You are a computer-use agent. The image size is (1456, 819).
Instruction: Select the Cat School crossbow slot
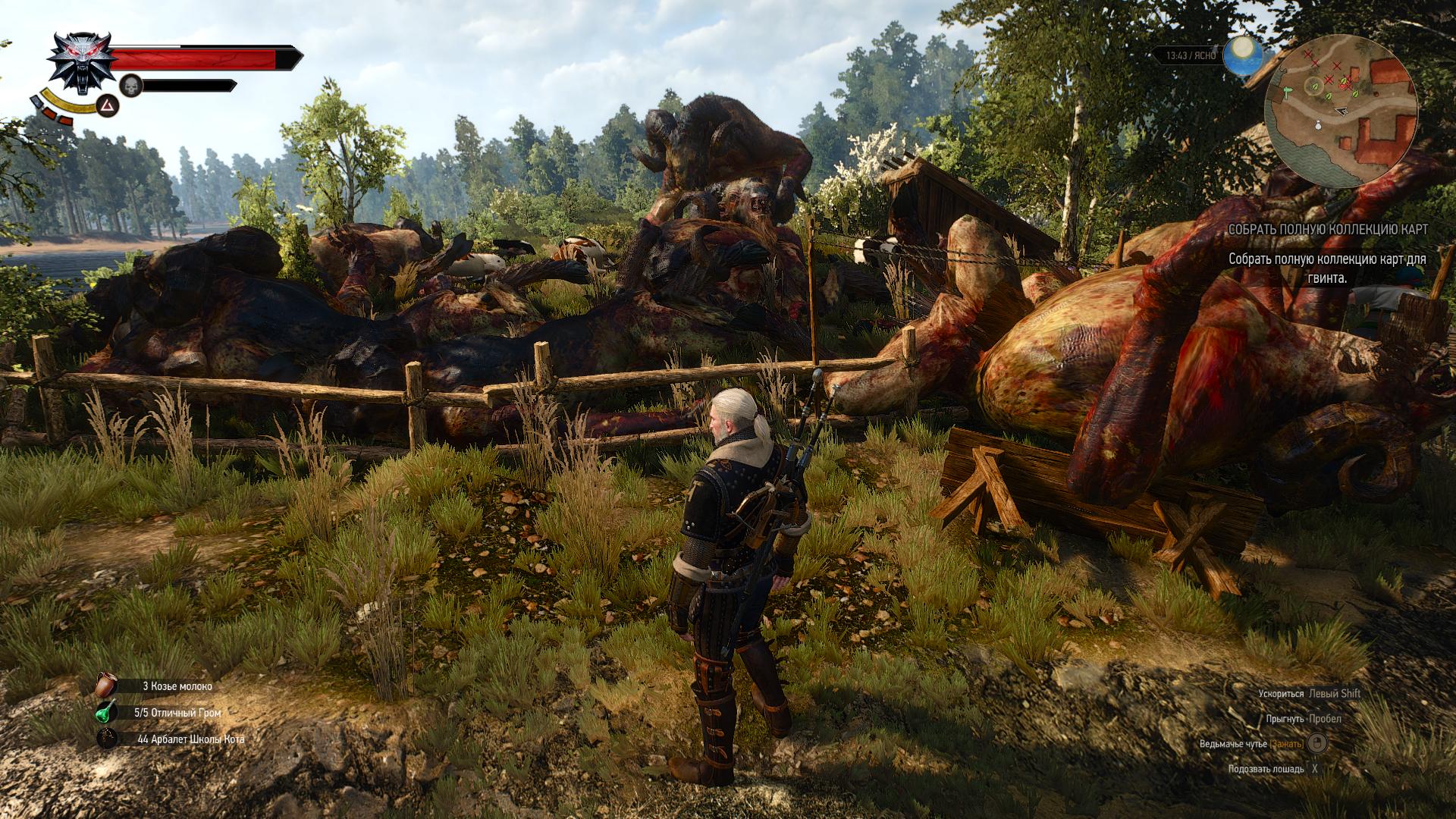click(x=108, y=739)
